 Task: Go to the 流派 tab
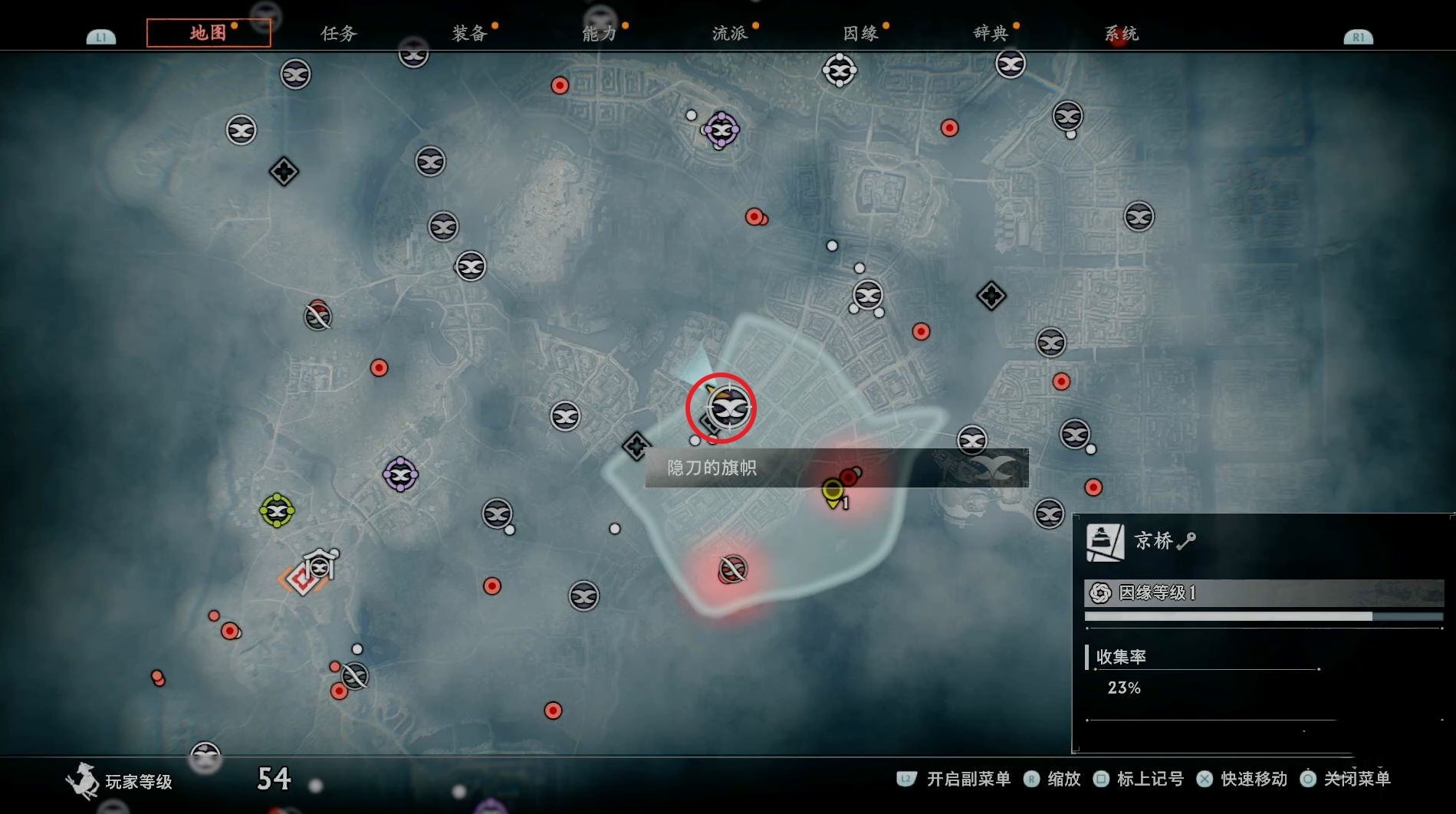[729, 34]
